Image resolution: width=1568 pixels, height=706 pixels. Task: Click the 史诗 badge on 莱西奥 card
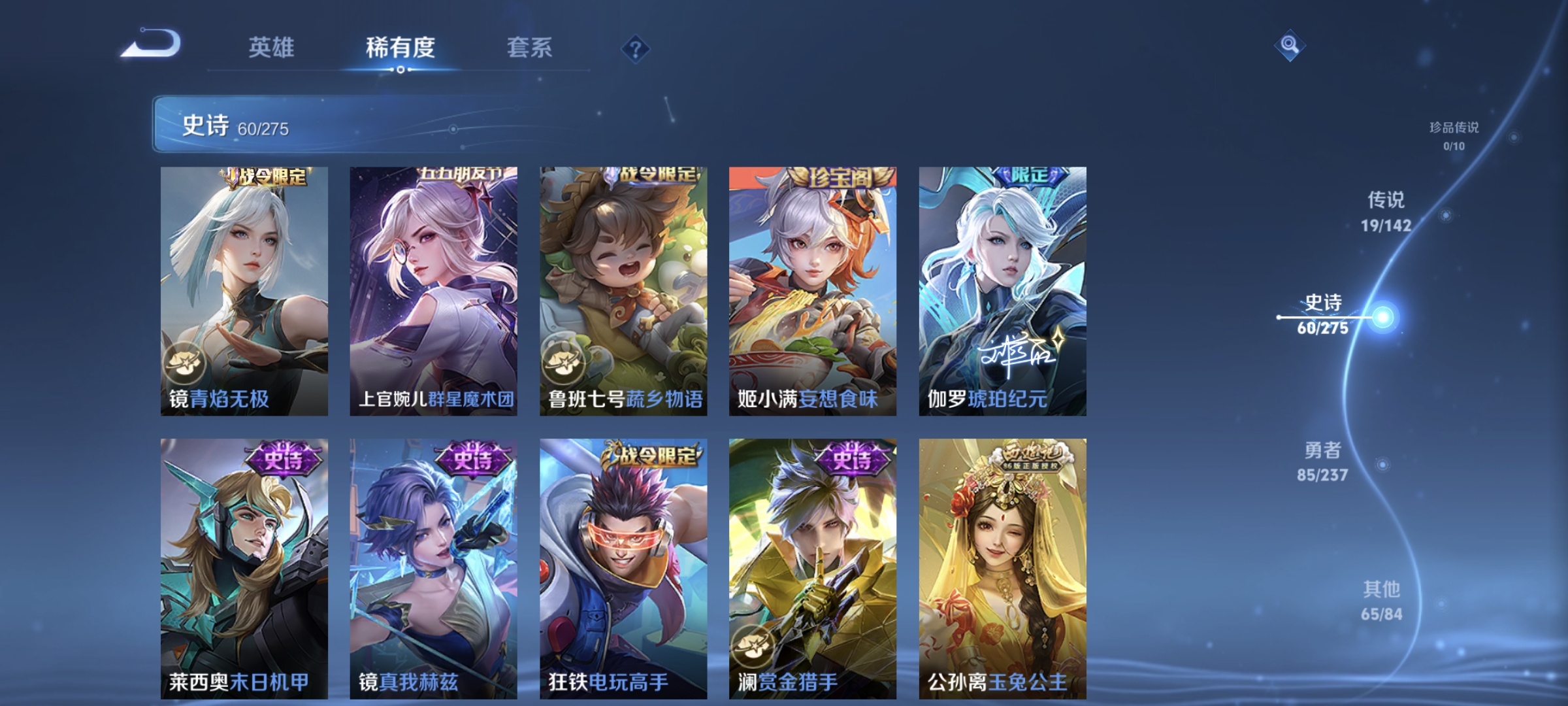tap(284, 458)
